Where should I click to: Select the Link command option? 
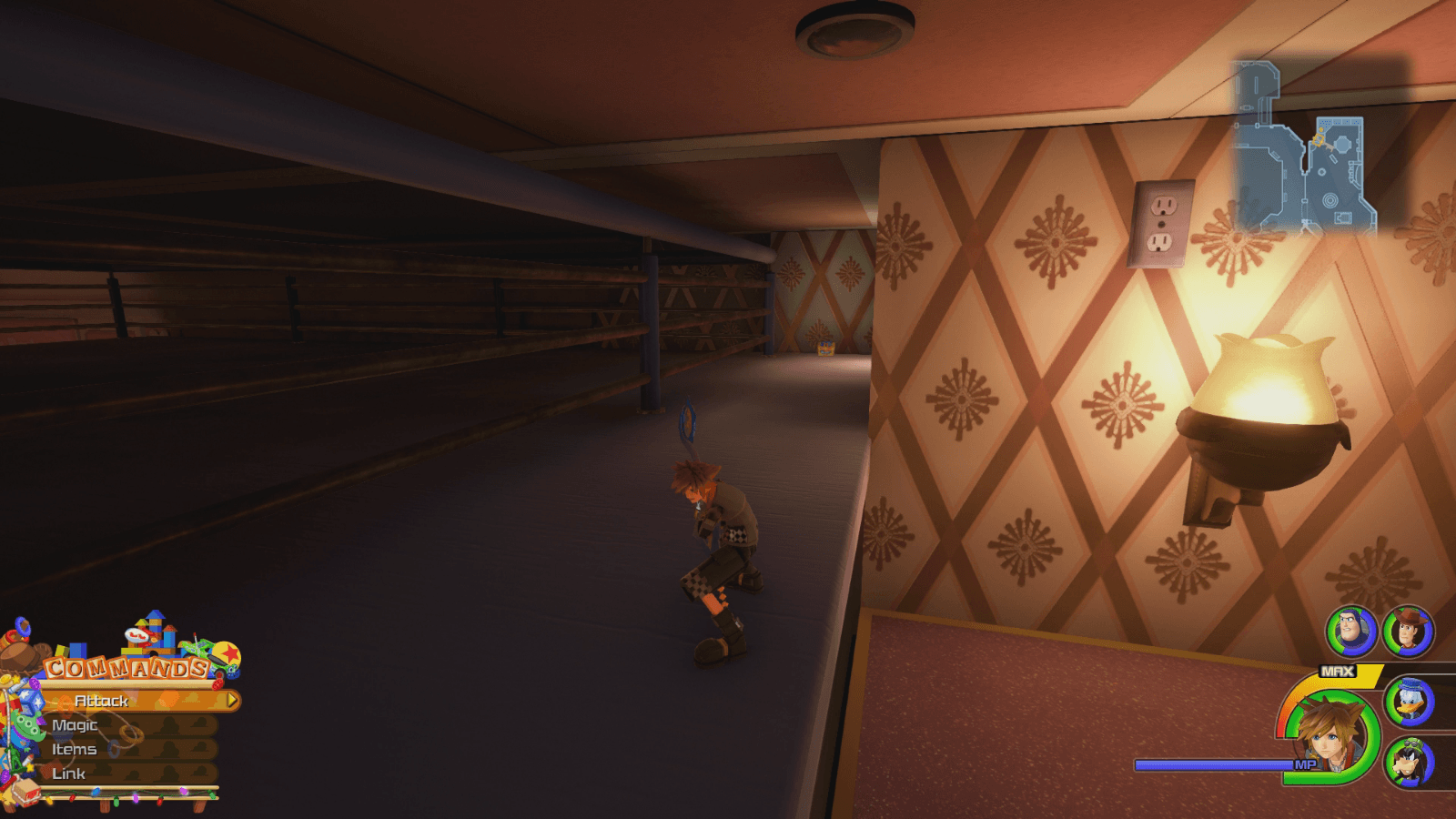coord(71,773)
